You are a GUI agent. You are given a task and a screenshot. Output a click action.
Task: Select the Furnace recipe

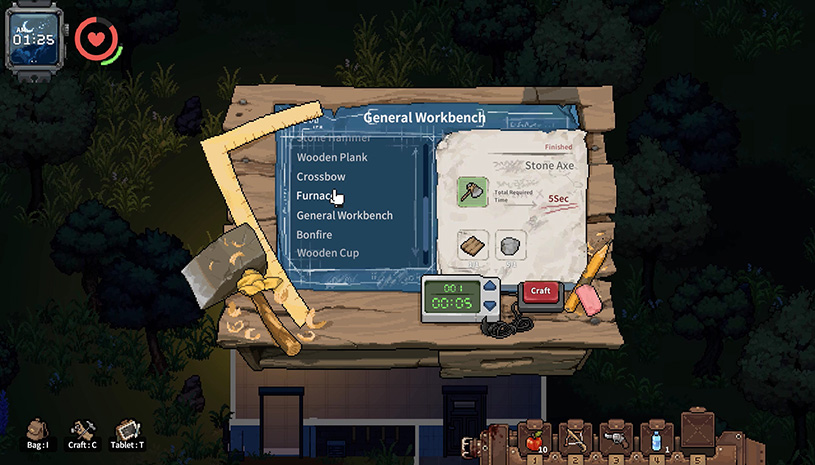(x=316, y=196)
